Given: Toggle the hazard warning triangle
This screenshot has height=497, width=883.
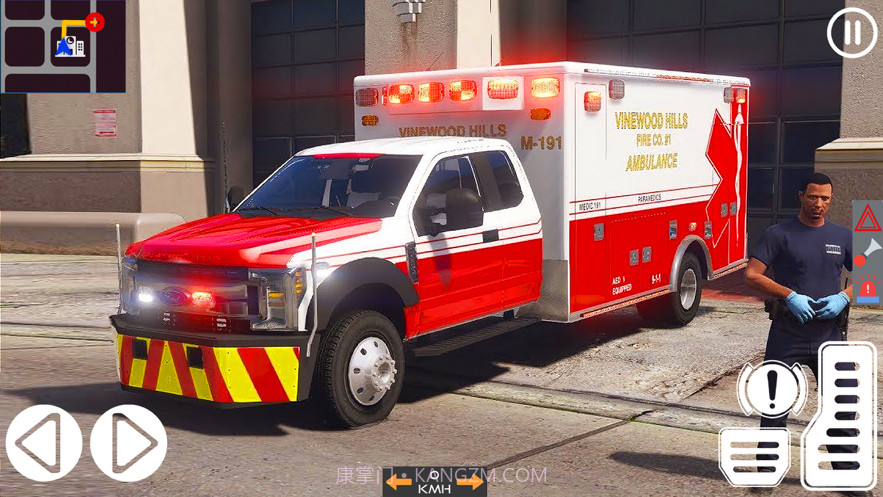Looking at the screenshot, I should point(867,217).
